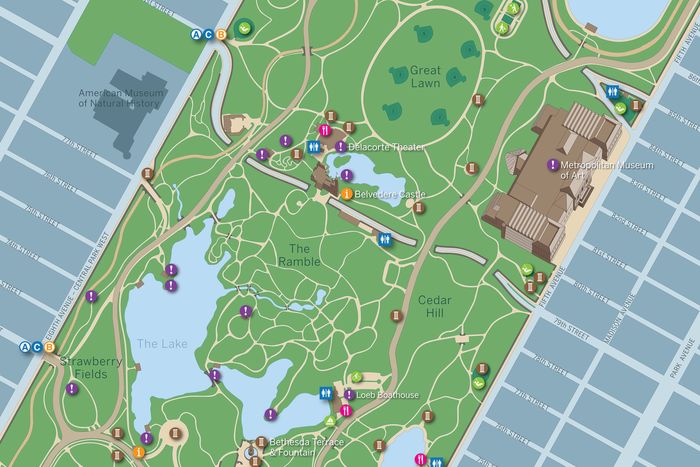Viewport: 700px width, 467px height.
Task: Open the Belvedere Castle info marker
Action: pyautogui.click(x=346, y=193)
